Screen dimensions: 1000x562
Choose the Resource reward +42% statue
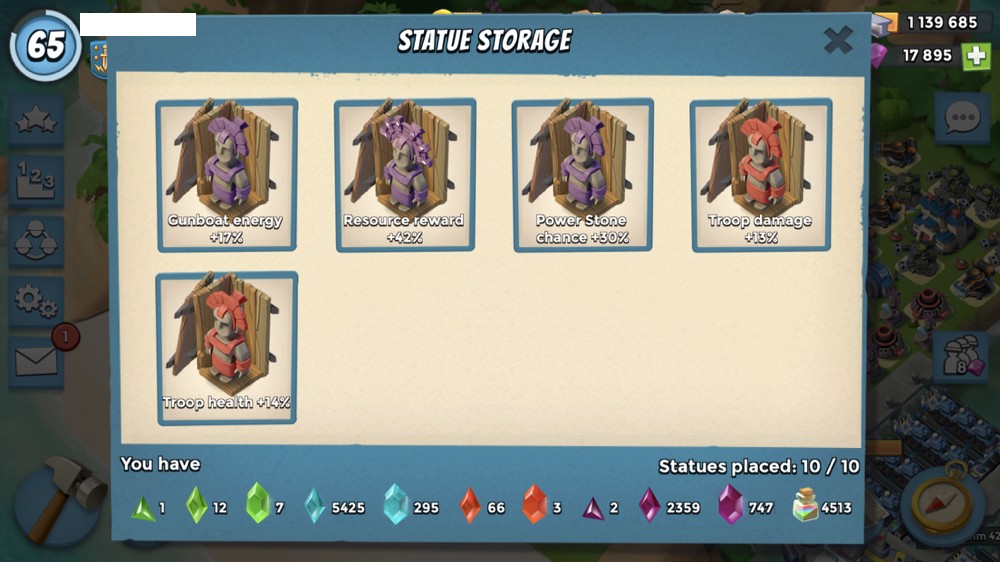(405, 174)
